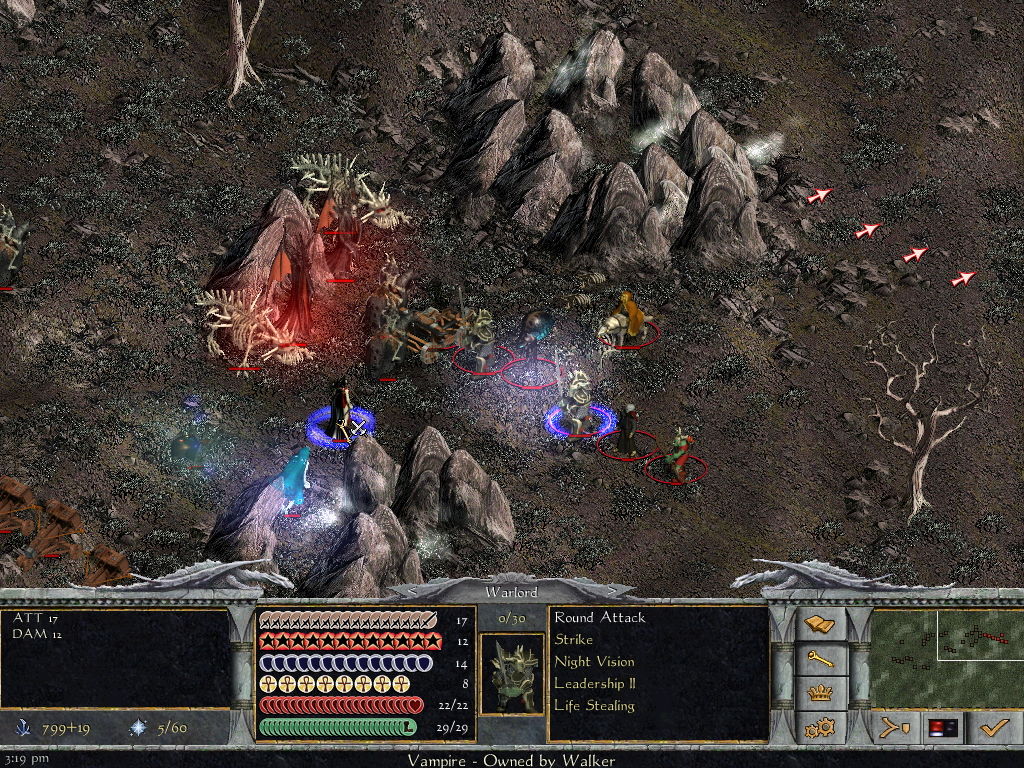Select Night Vision in the ability list
The height and width of the screenshot is (768, 1024).
[594, 662]
